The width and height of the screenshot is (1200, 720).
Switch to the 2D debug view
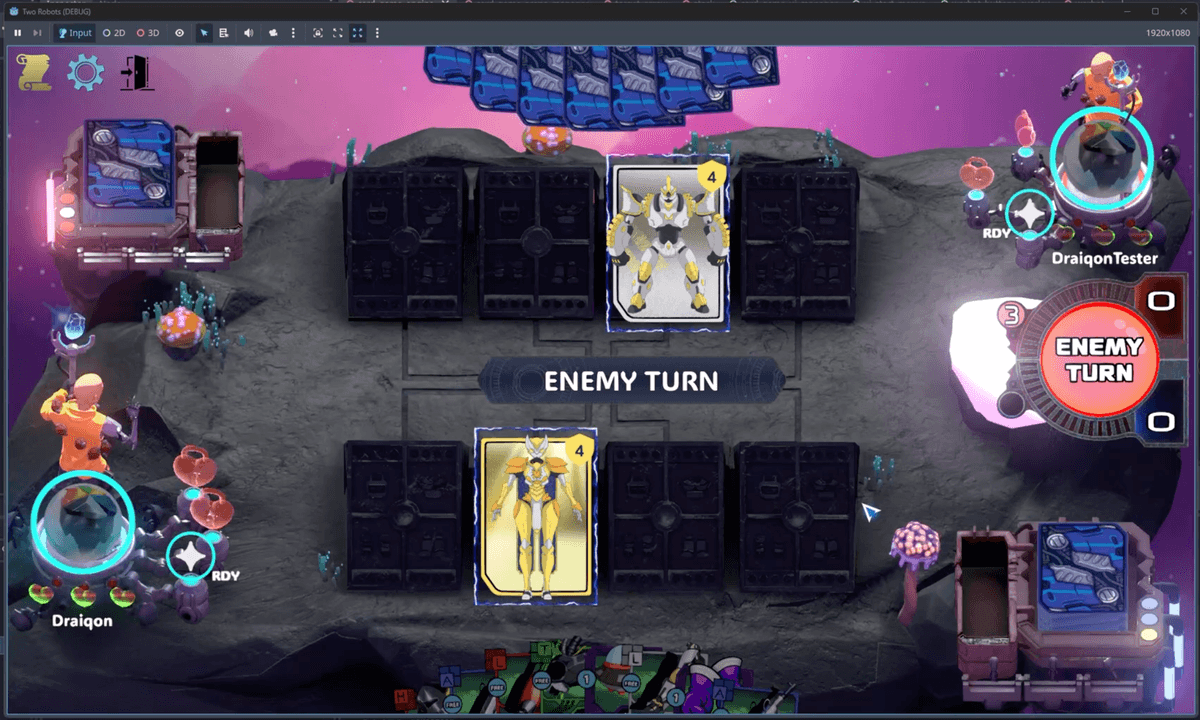[x=114, y=33]
